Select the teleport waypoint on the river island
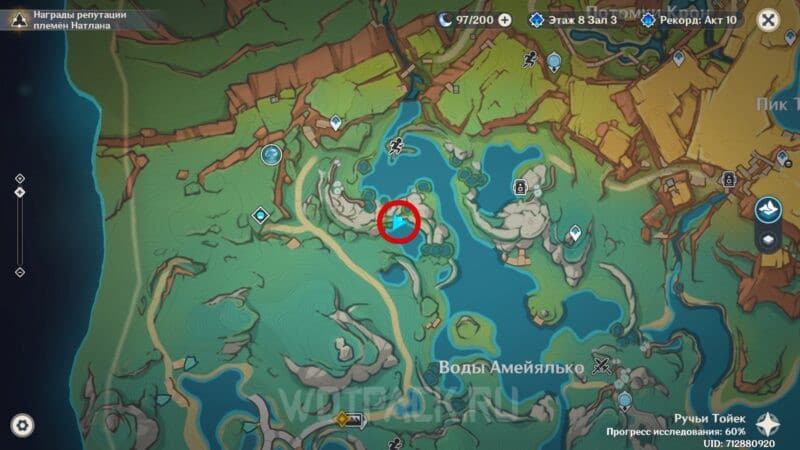The width and height of the screenshot is (800, 450). (x=574, y=234)
